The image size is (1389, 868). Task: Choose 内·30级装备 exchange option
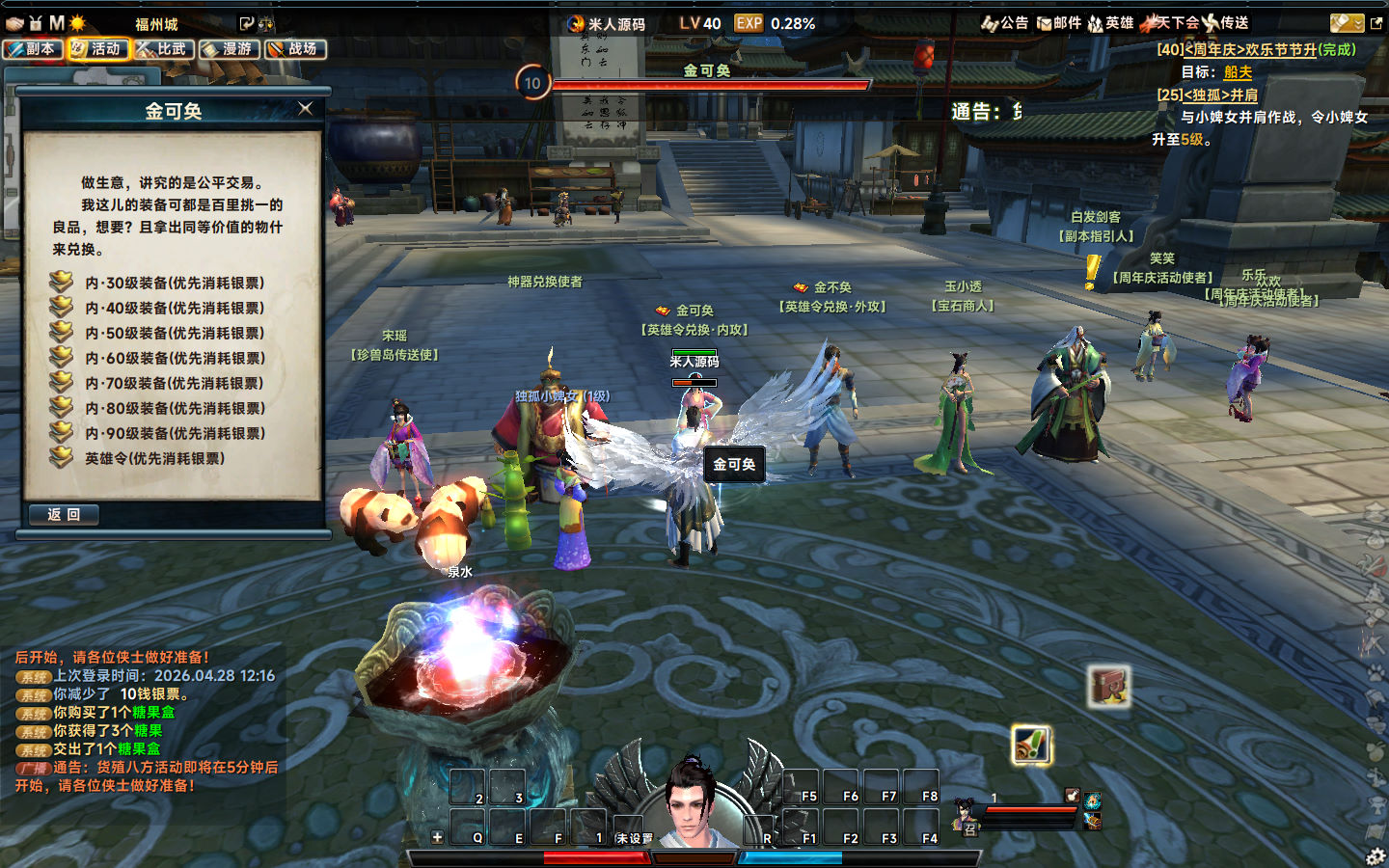(x=174, y=283)
